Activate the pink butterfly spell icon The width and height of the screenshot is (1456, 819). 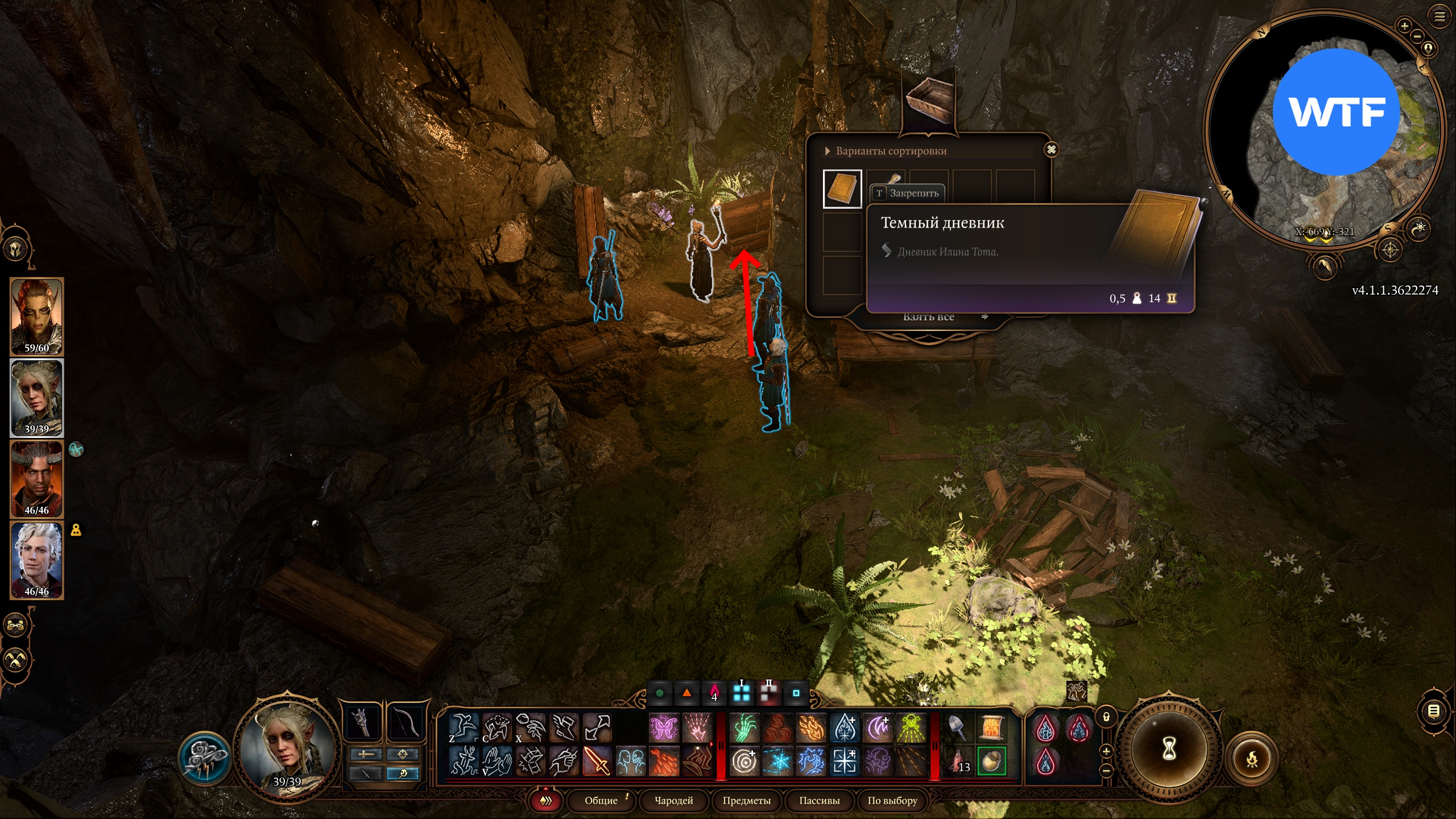click(x=664, y=728)
